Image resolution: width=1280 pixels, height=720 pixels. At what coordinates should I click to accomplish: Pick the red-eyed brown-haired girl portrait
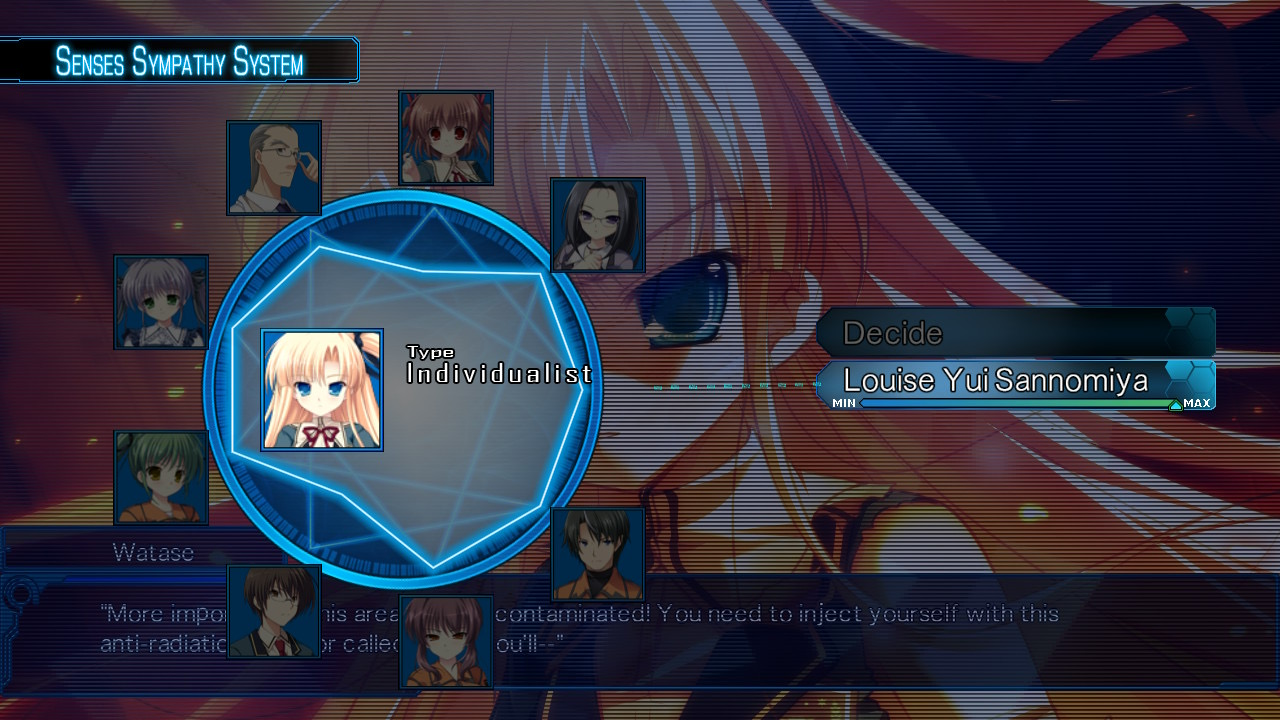[x=446, y=138]
